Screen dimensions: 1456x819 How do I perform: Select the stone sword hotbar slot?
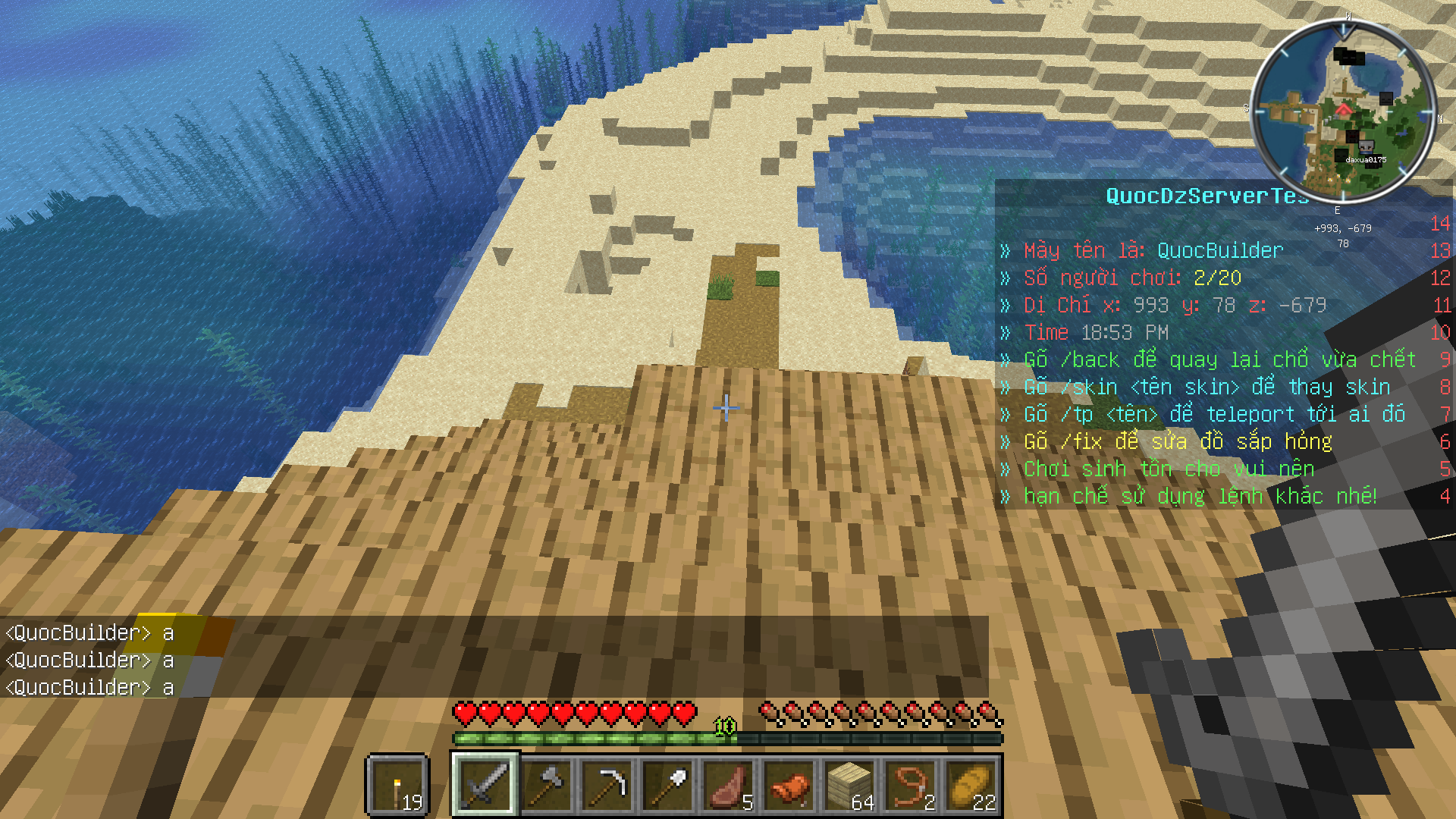(x=485, y=785)
